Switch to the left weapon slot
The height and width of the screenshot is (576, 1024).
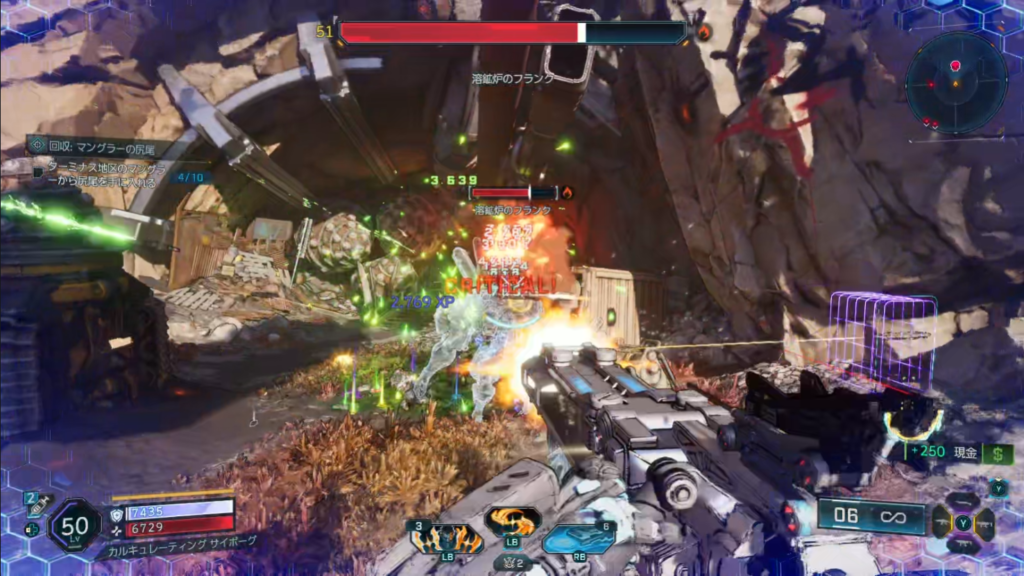pos(941,522)
